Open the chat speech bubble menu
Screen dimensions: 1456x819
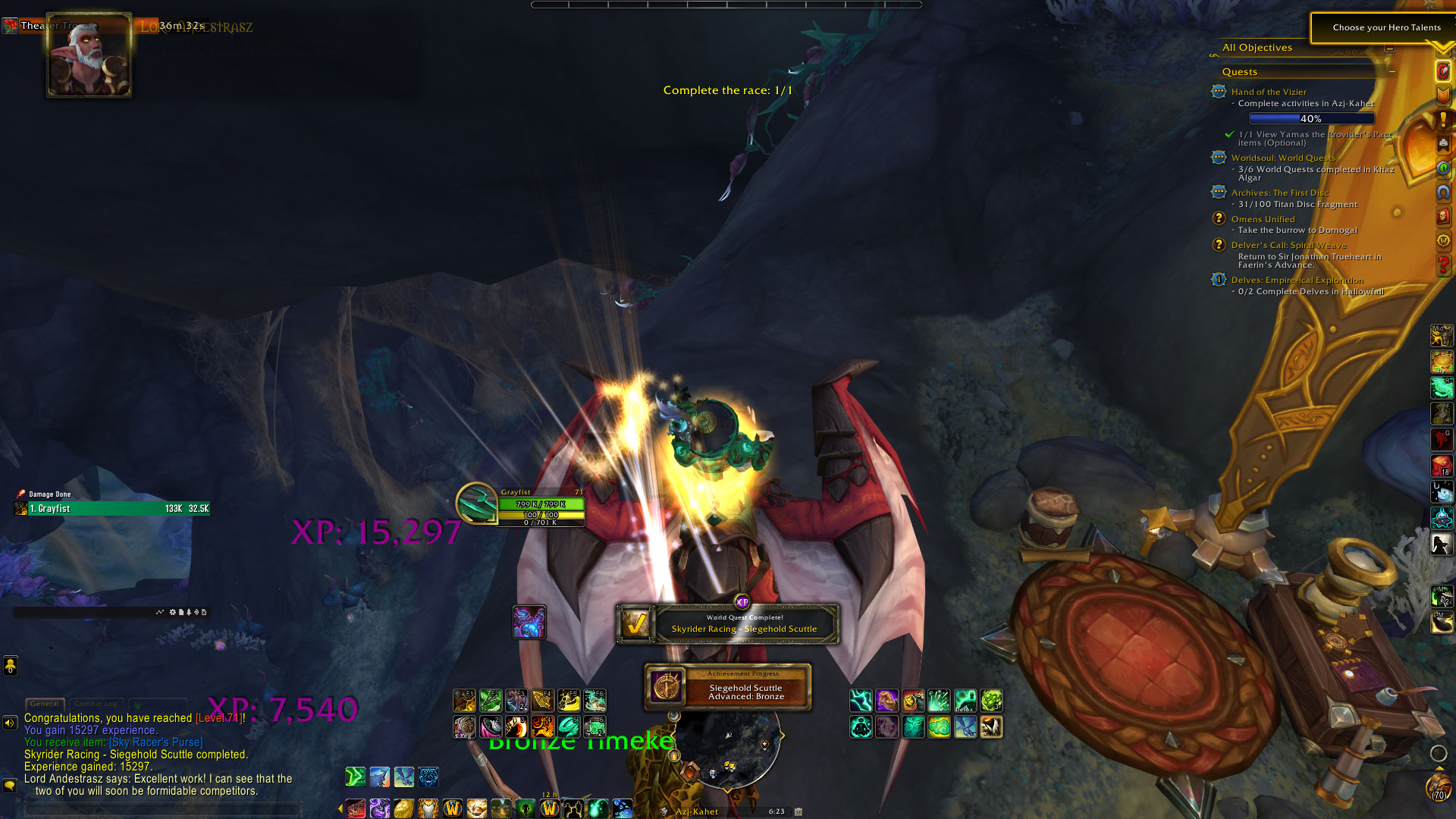pos(10,786)
